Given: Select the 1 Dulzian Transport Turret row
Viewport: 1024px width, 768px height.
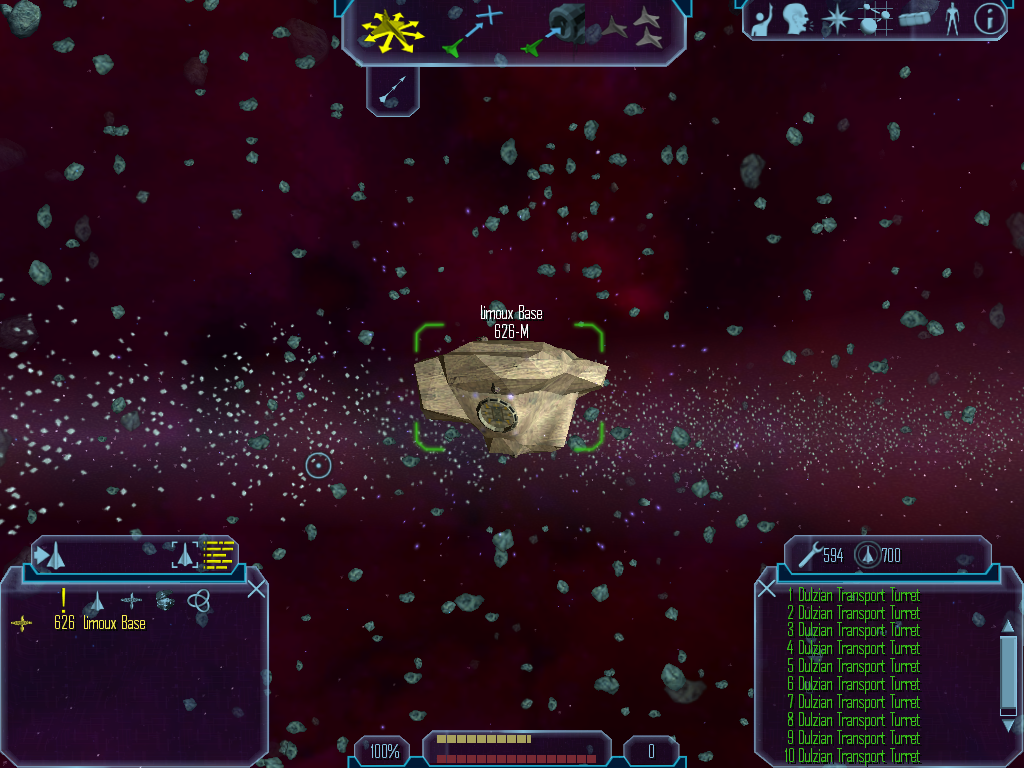Looking at the screenshot, I should [x=854, y=595].
